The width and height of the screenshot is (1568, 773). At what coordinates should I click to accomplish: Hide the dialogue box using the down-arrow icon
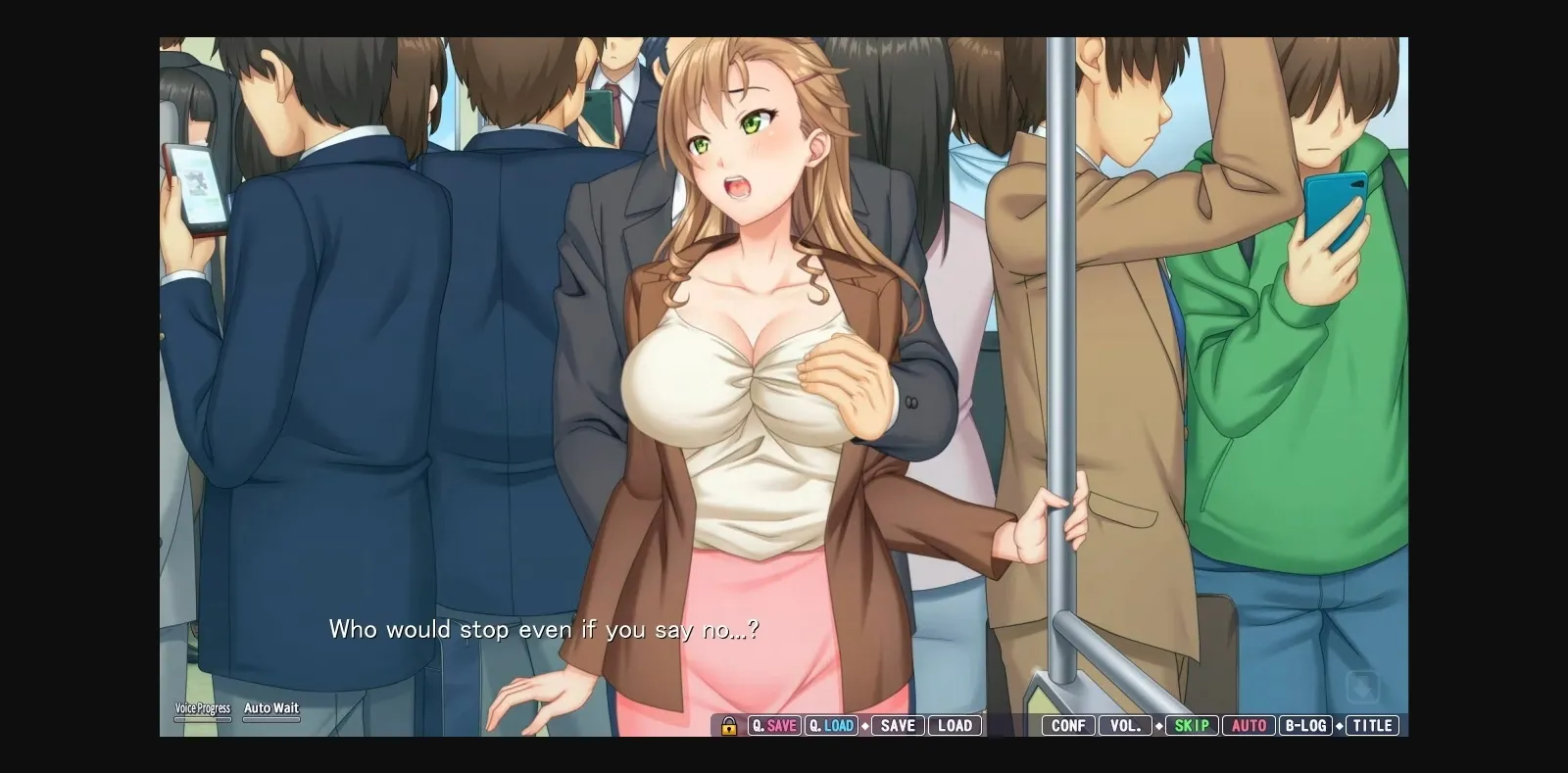point(1363,685)
